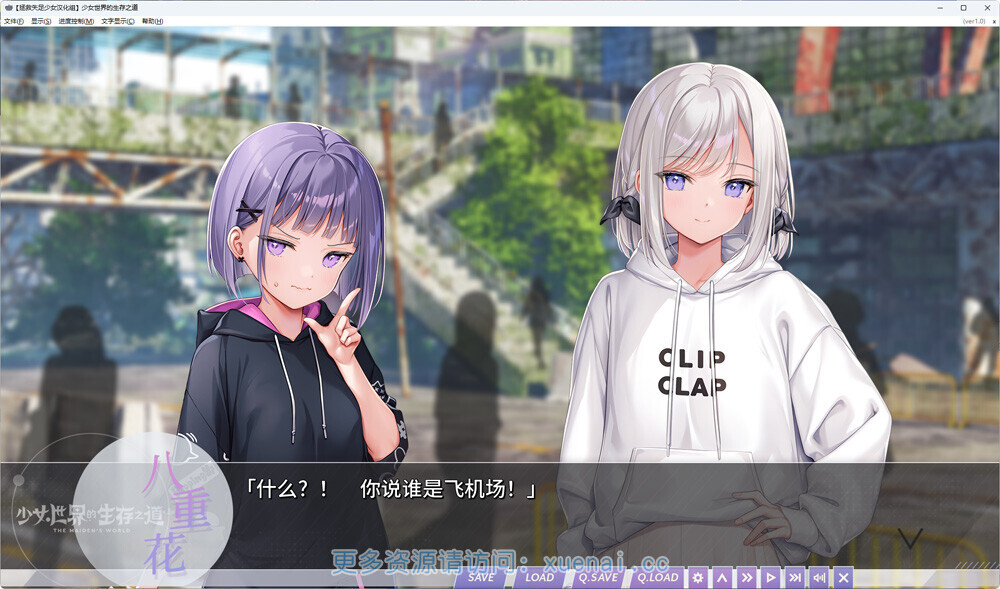Open the 文字显示(C) menu
Screen dimensions: 1000x589
[x=117, y=20]
